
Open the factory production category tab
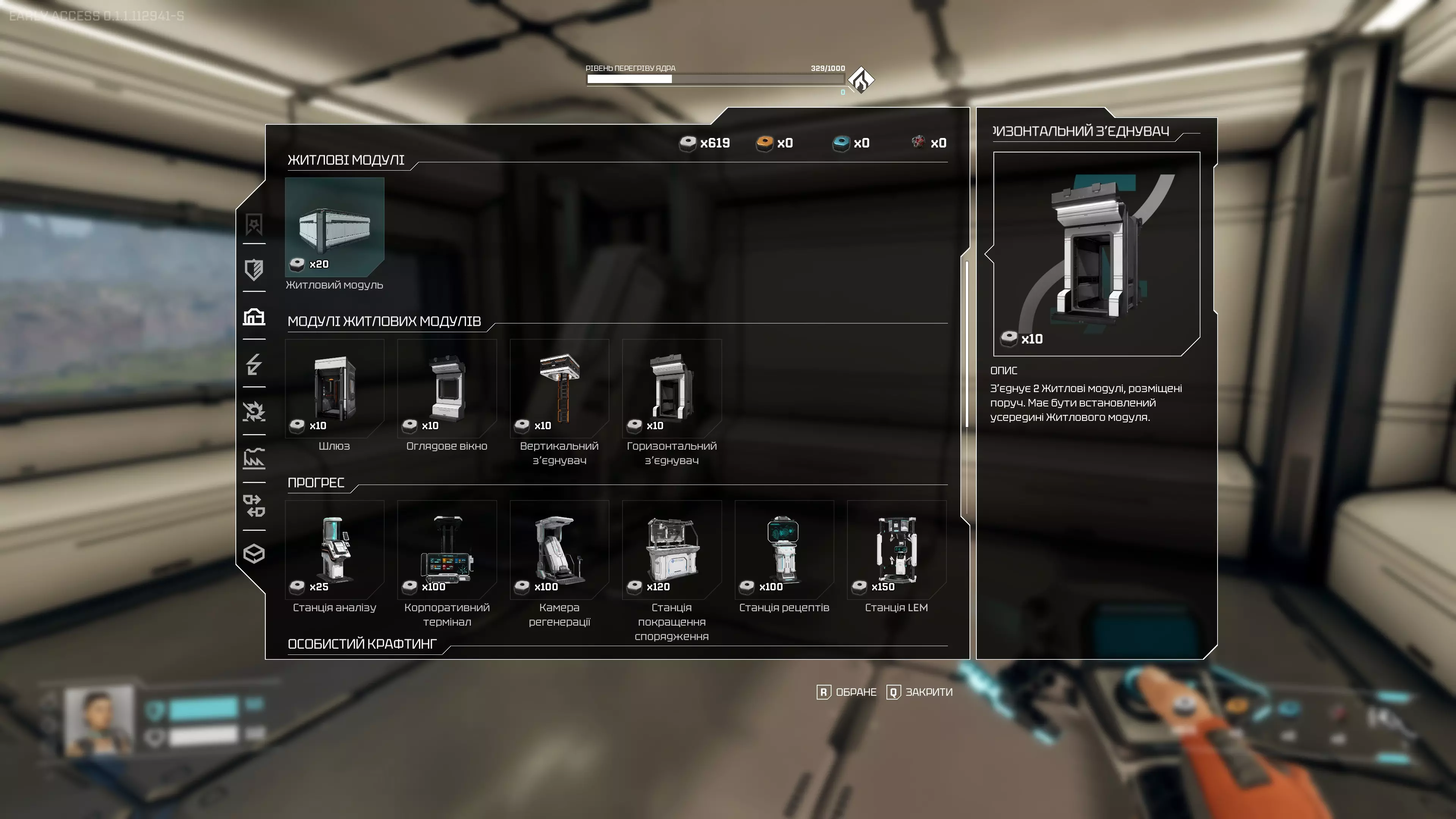tap(254, 459)
